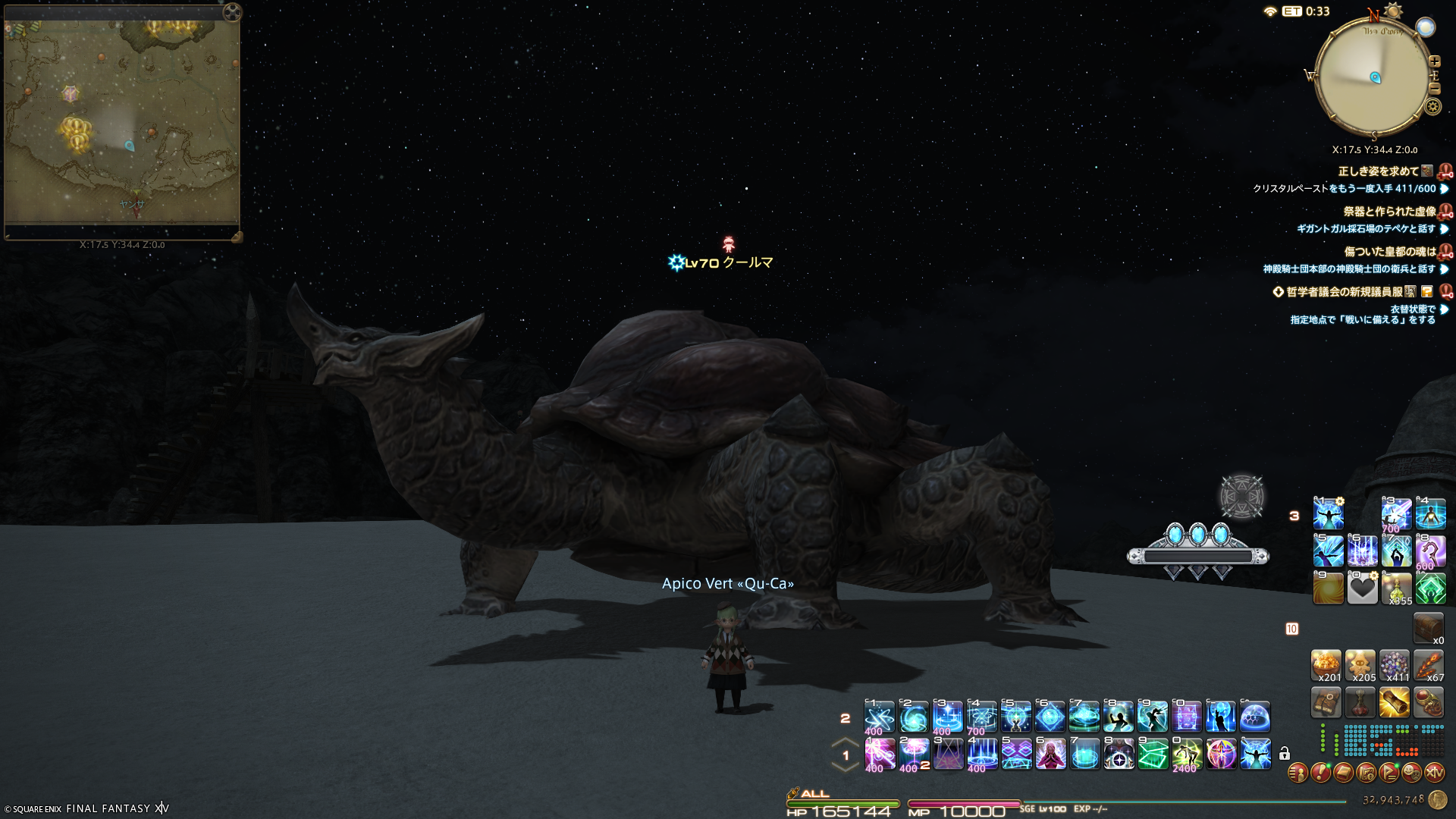Activate the pink praying woman ability
Image resolution: width=1456 pixels, height=819 pixels.
click(1050, 754)
